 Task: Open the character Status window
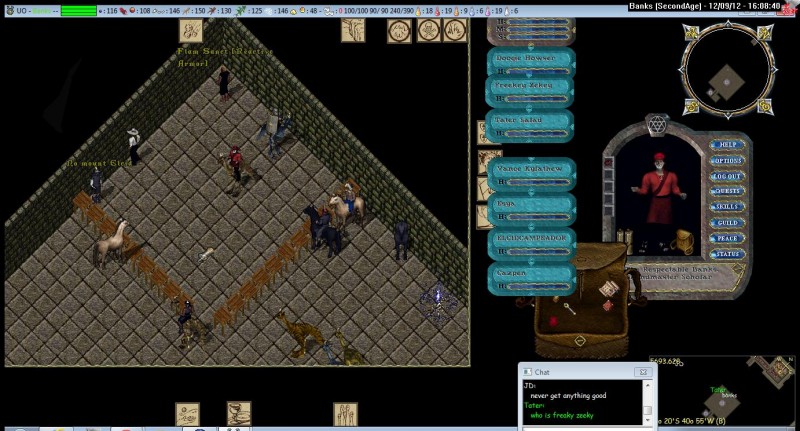coord(727,254)
